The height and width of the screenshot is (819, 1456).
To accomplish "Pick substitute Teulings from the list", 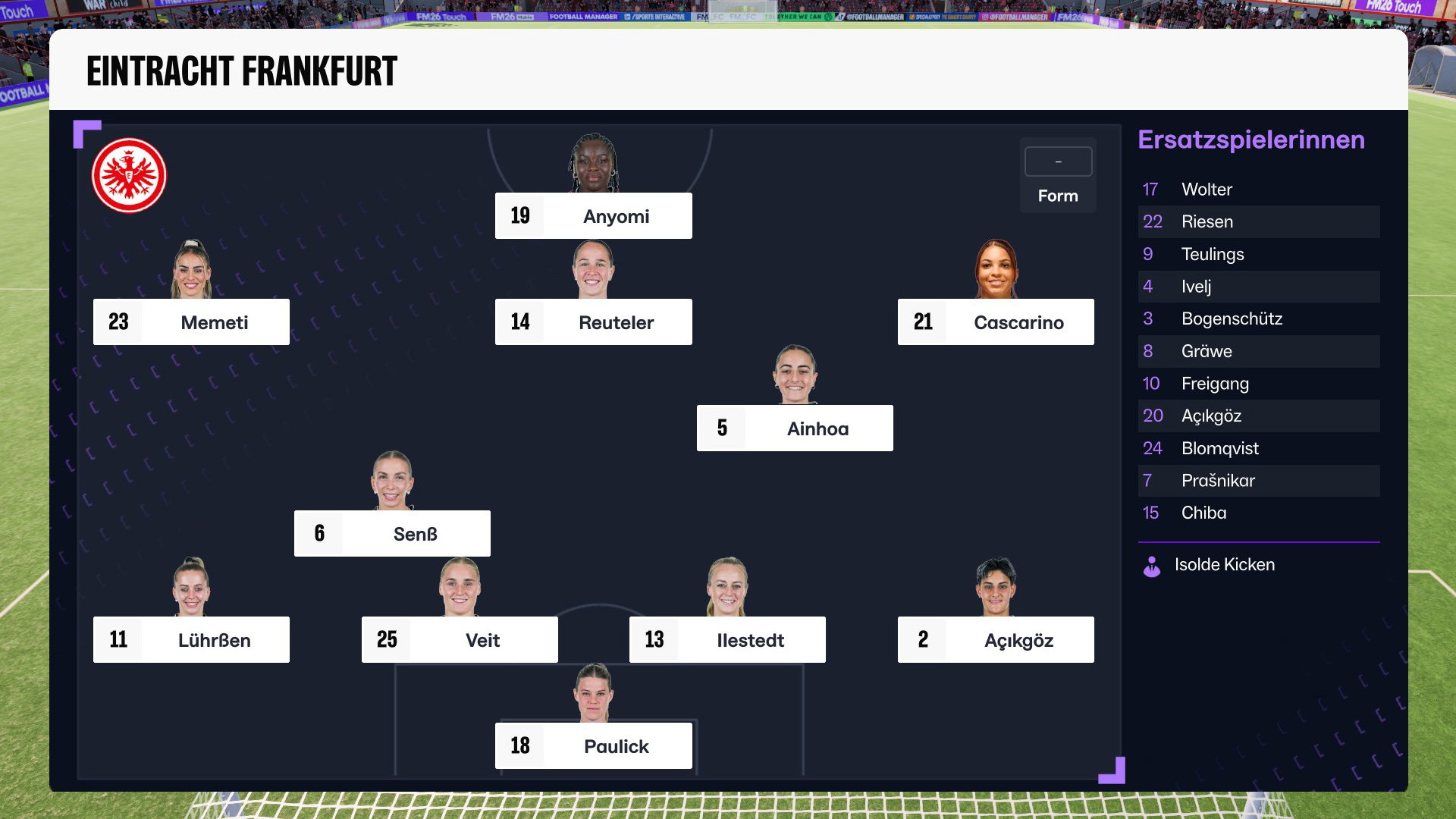I will (1258, 254).
